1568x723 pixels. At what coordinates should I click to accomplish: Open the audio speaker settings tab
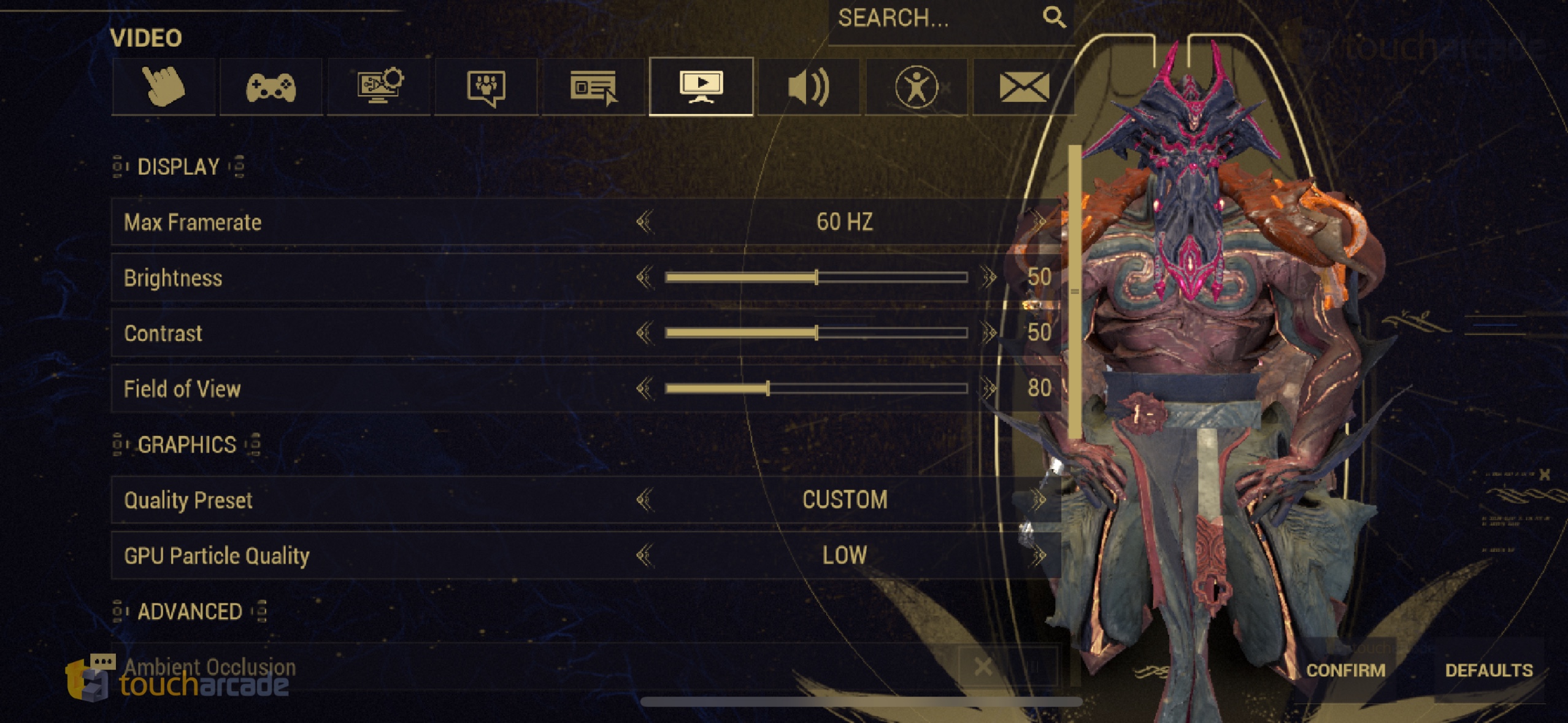pyautogui.click(x=809, y=86)
